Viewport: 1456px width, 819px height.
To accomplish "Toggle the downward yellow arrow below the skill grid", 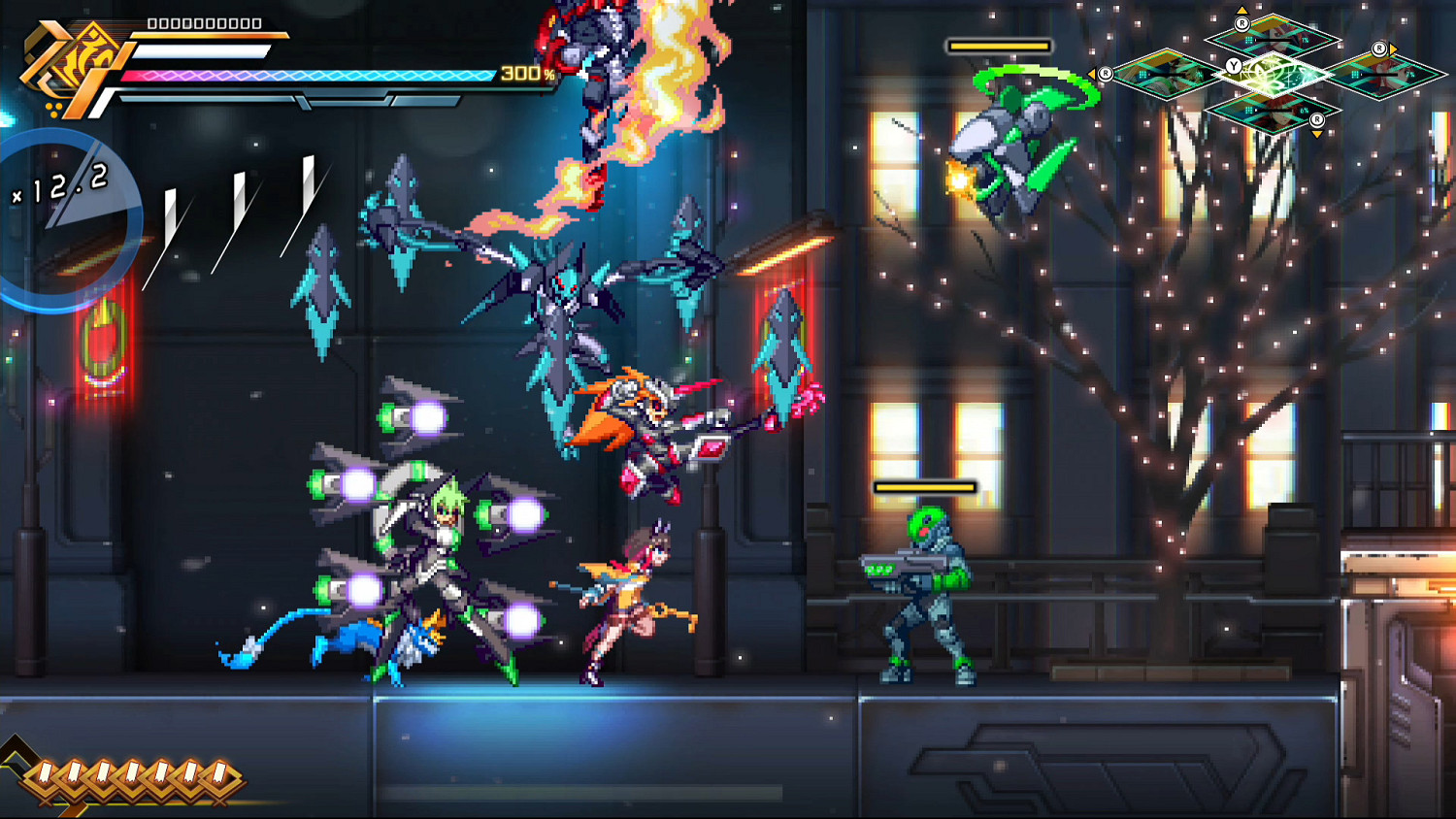I will tap(1317, 133).
